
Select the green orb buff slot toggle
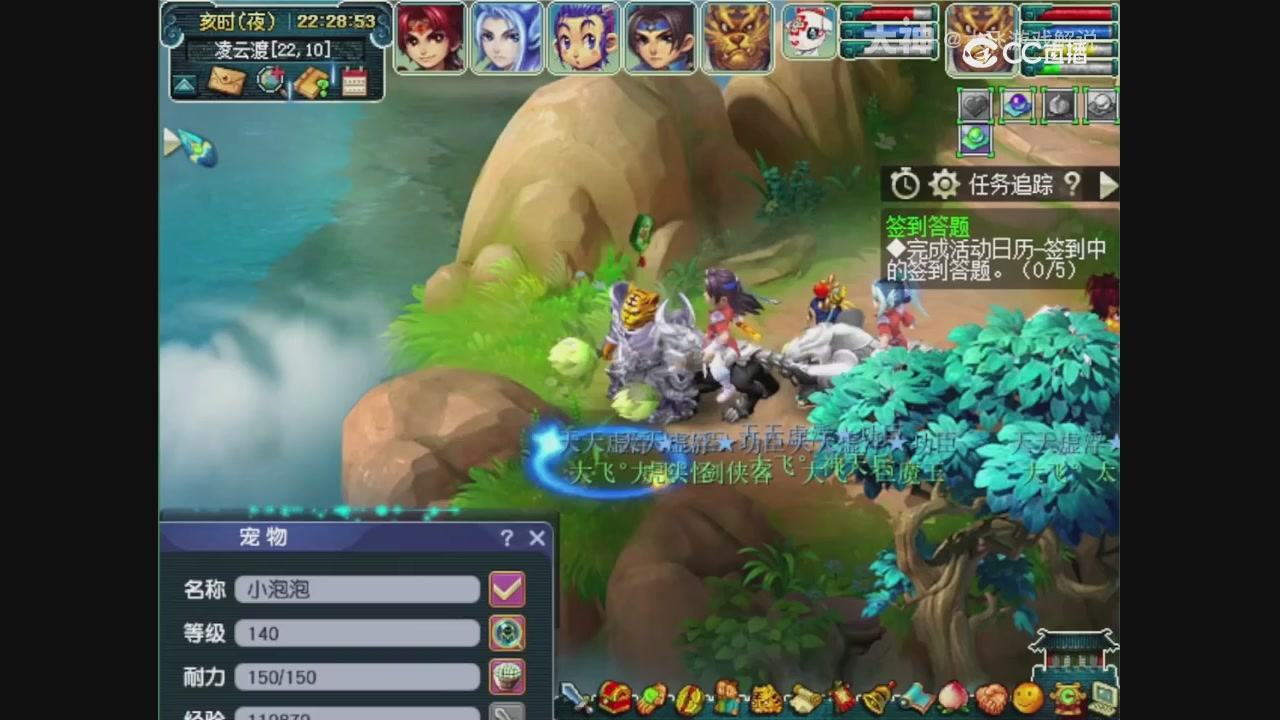[975, 140]
